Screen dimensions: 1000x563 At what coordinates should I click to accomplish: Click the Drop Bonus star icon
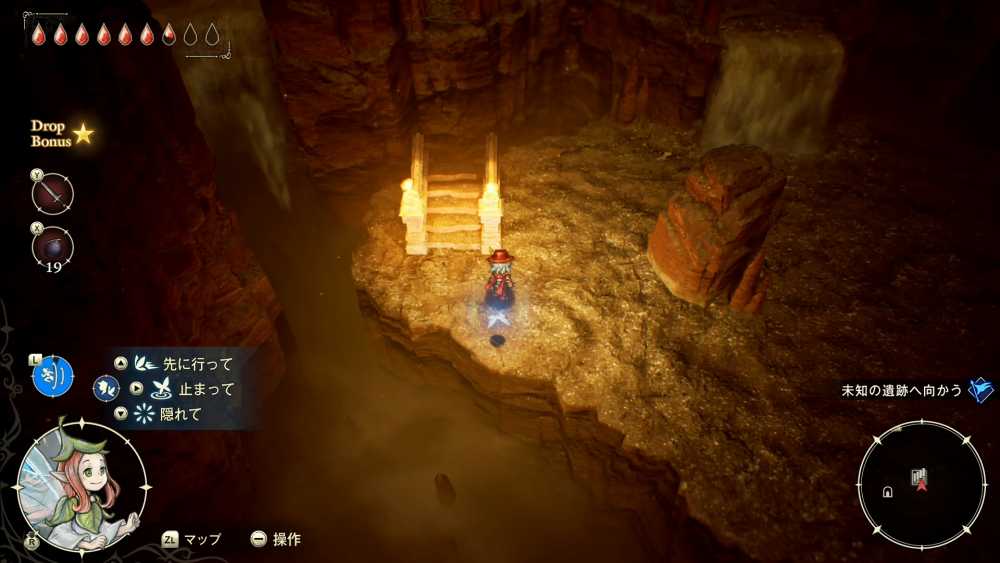click(x=83, y=134)
